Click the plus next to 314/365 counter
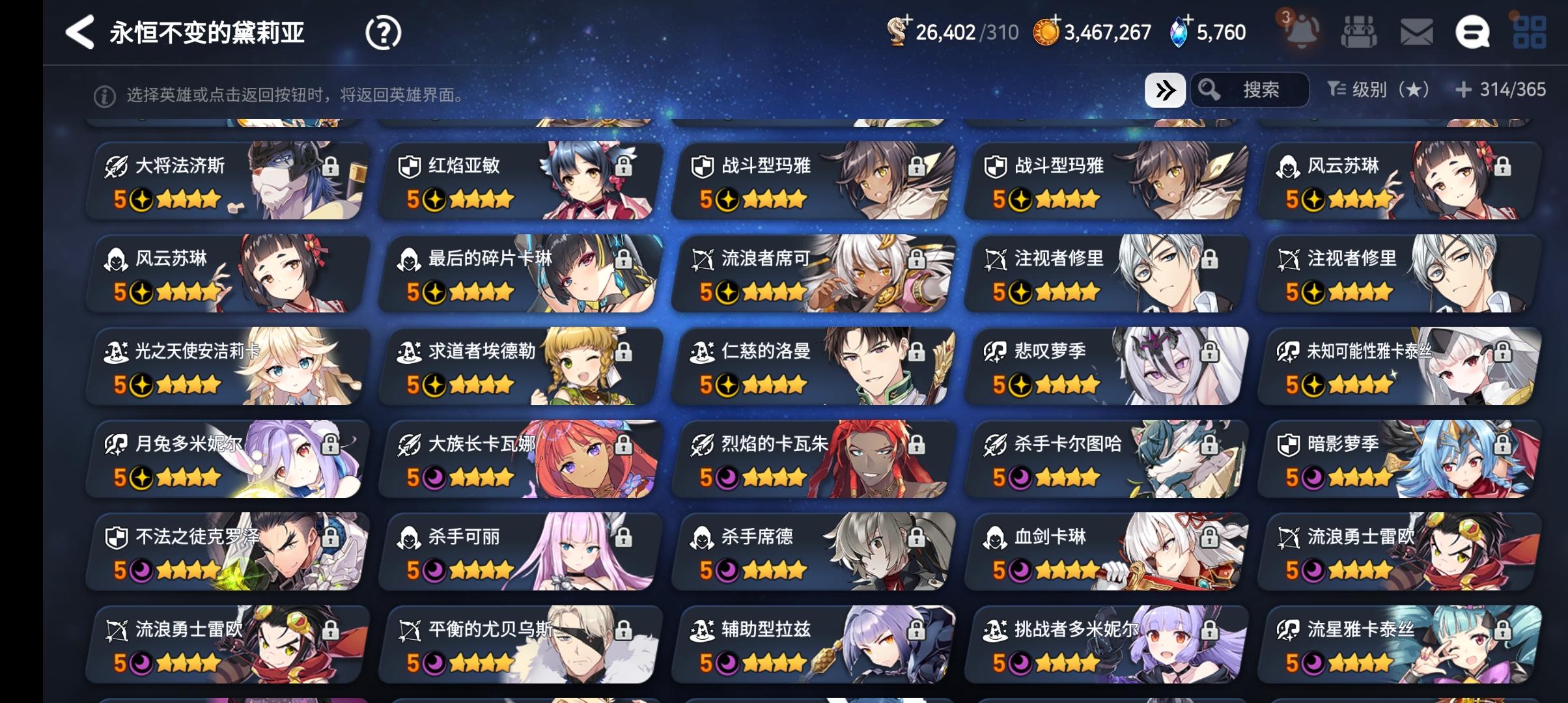Image resolution: width=1568 pixels, height=703 pixels. [x=1464, y=90]
